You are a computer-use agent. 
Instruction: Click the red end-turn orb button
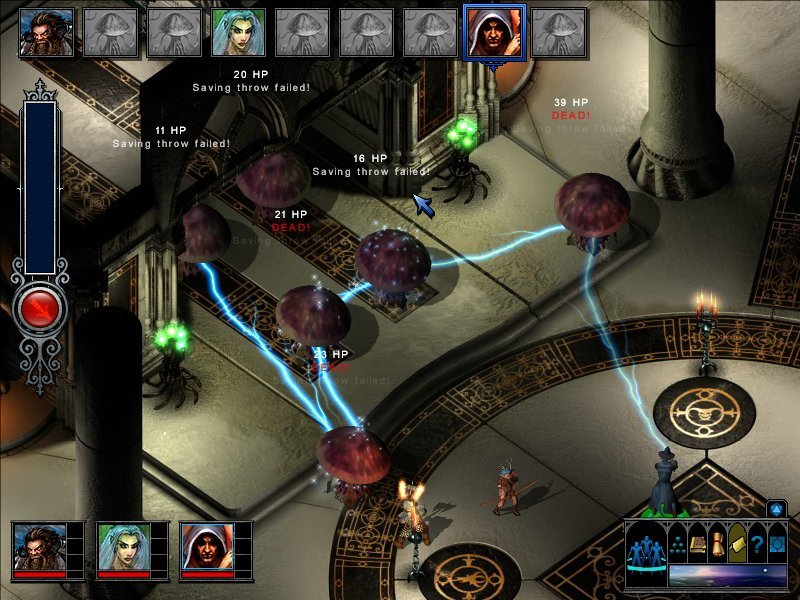40,307
